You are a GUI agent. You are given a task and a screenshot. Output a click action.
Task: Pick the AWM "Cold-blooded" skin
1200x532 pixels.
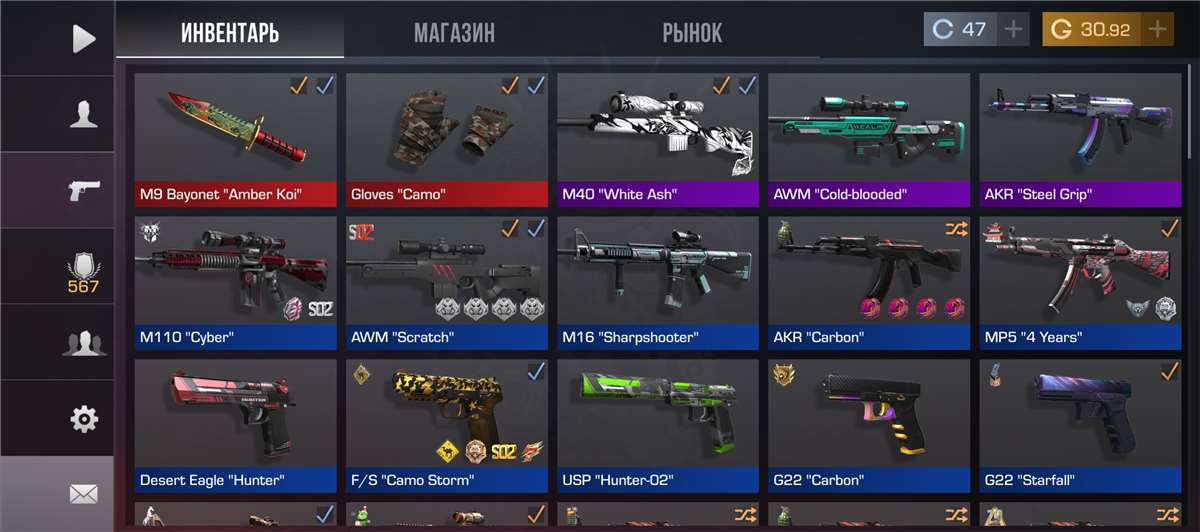point(869,138)
